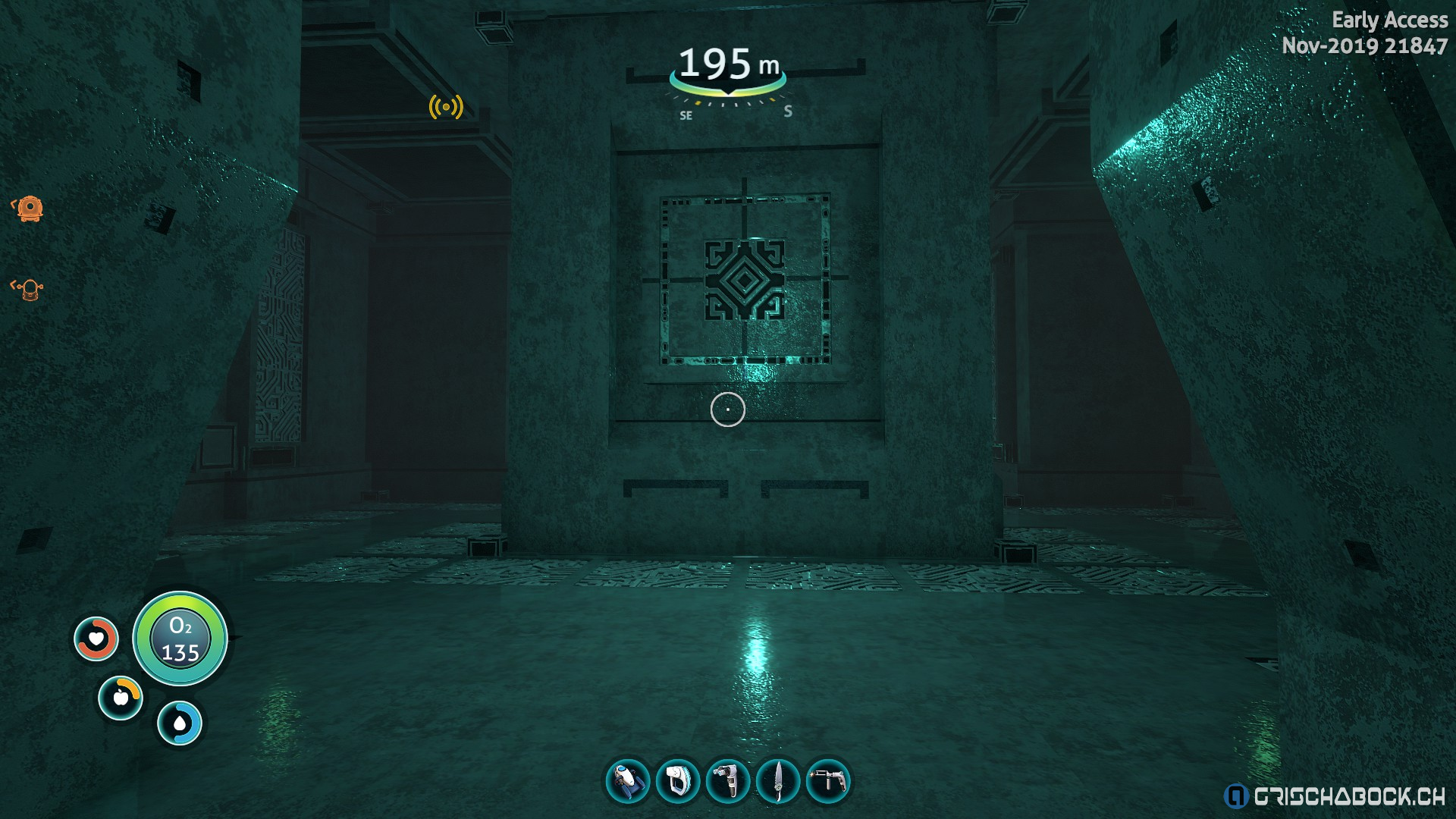Screen dimensions: 1456x819
Task: Click the GRISCHABOCK.CH watermark logo
Action: 1335,796
